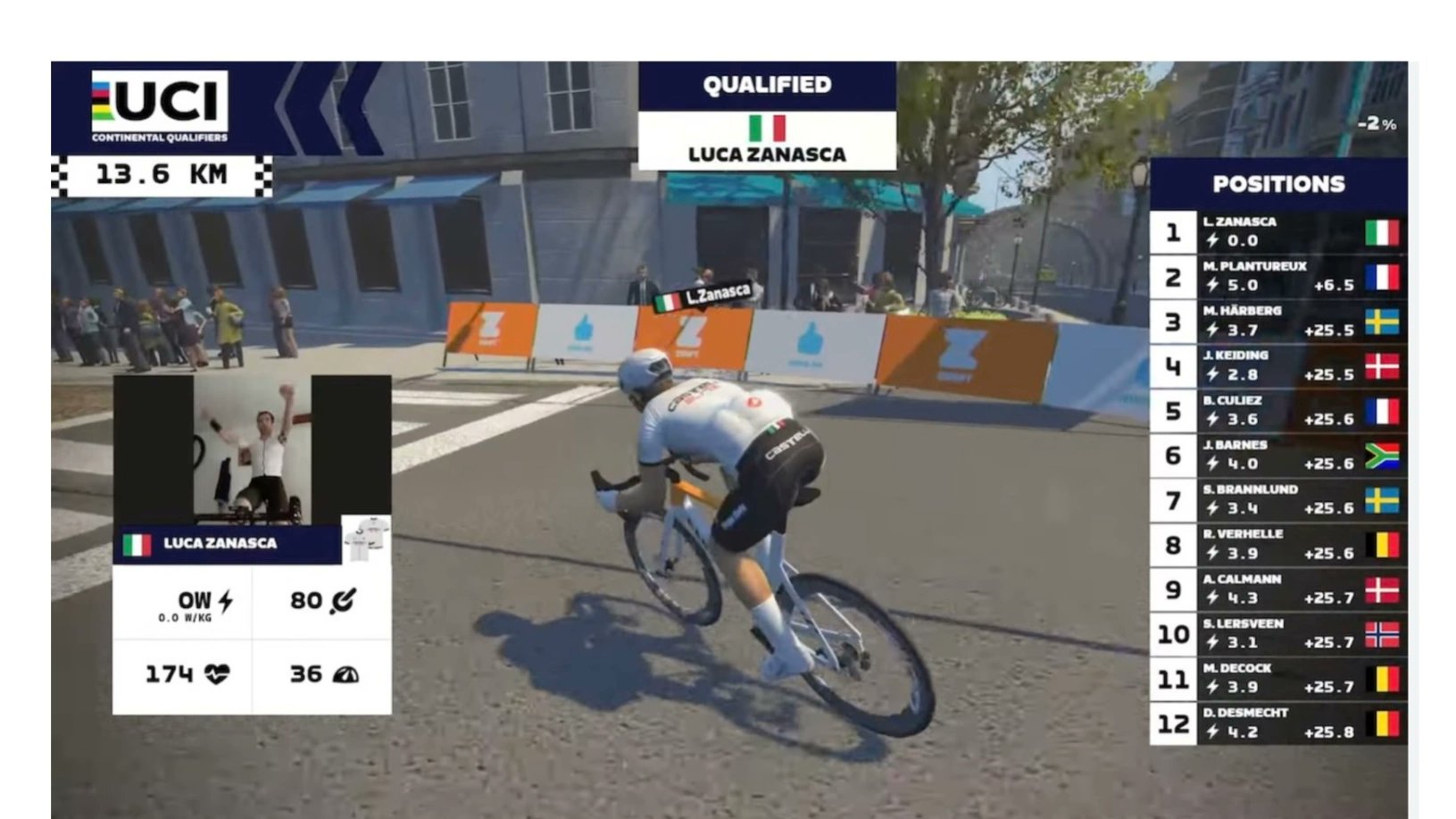Select B. Culiez's leaderboard entry
This screenshot has height=819, width=1456.
click(x=1278, y=411)
